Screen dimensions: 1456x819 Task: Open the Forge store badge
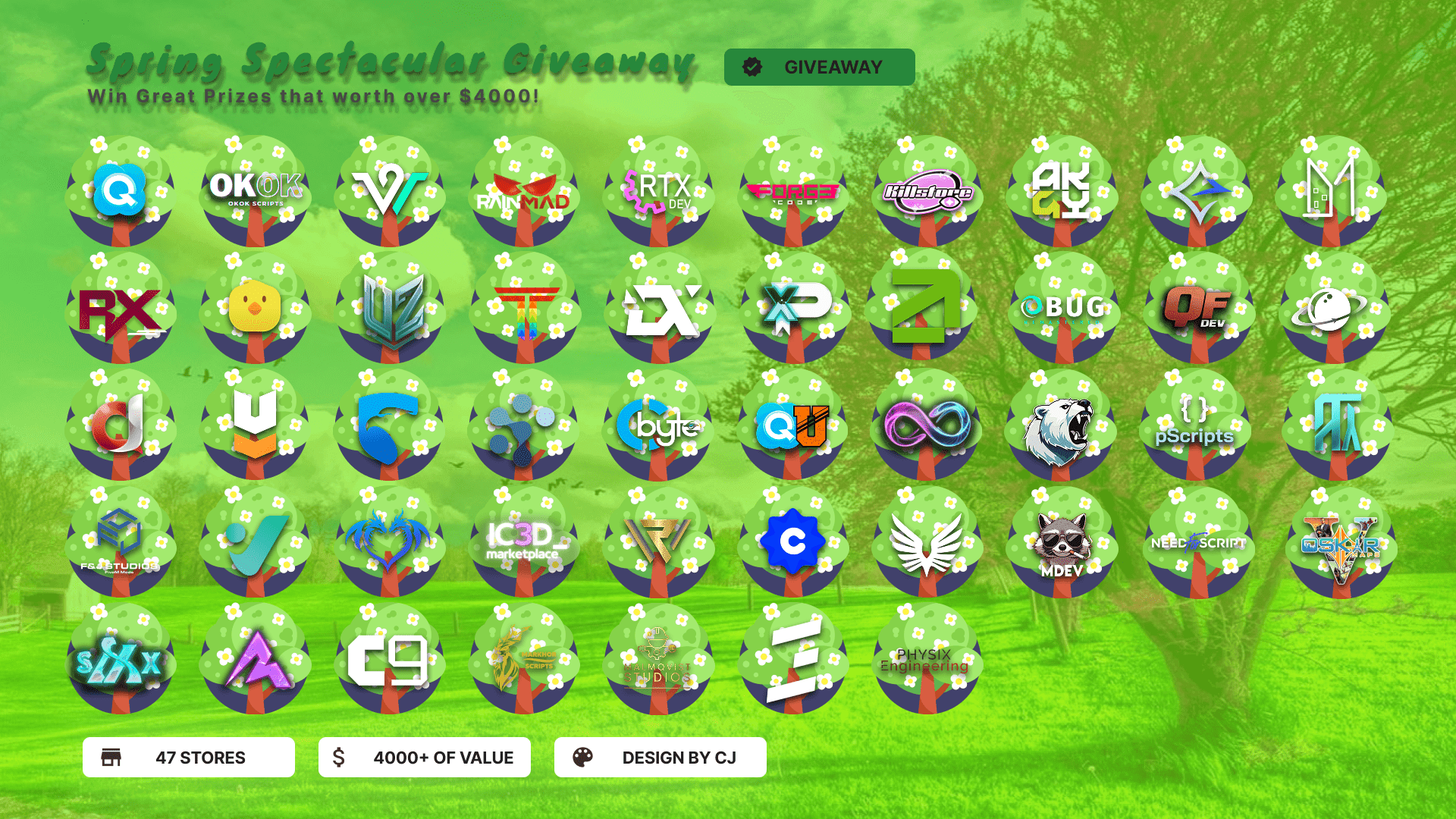coord(793,191)
